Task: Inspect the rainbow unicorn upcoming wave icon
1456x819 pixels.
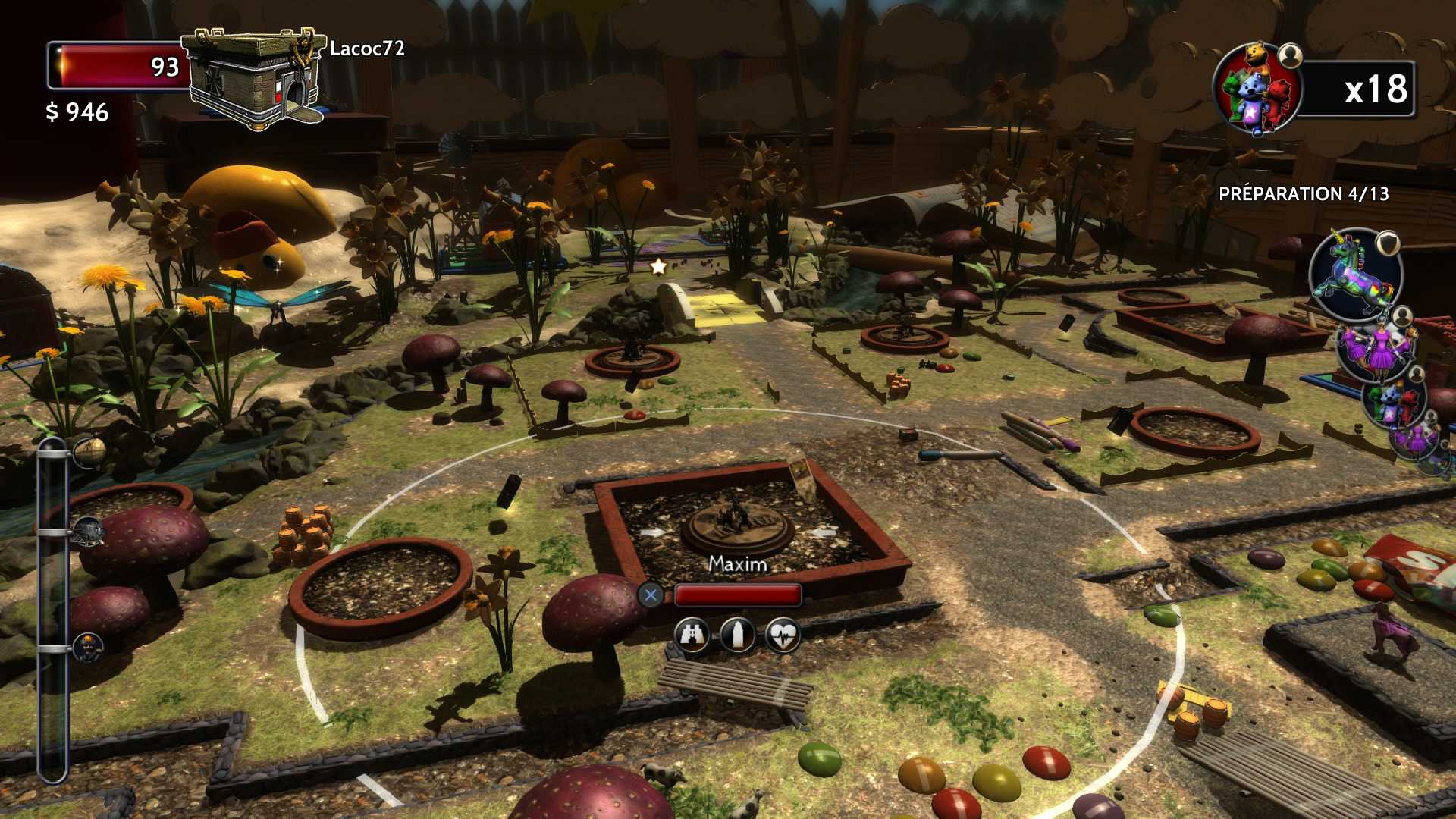Action: coord(1355,276)
